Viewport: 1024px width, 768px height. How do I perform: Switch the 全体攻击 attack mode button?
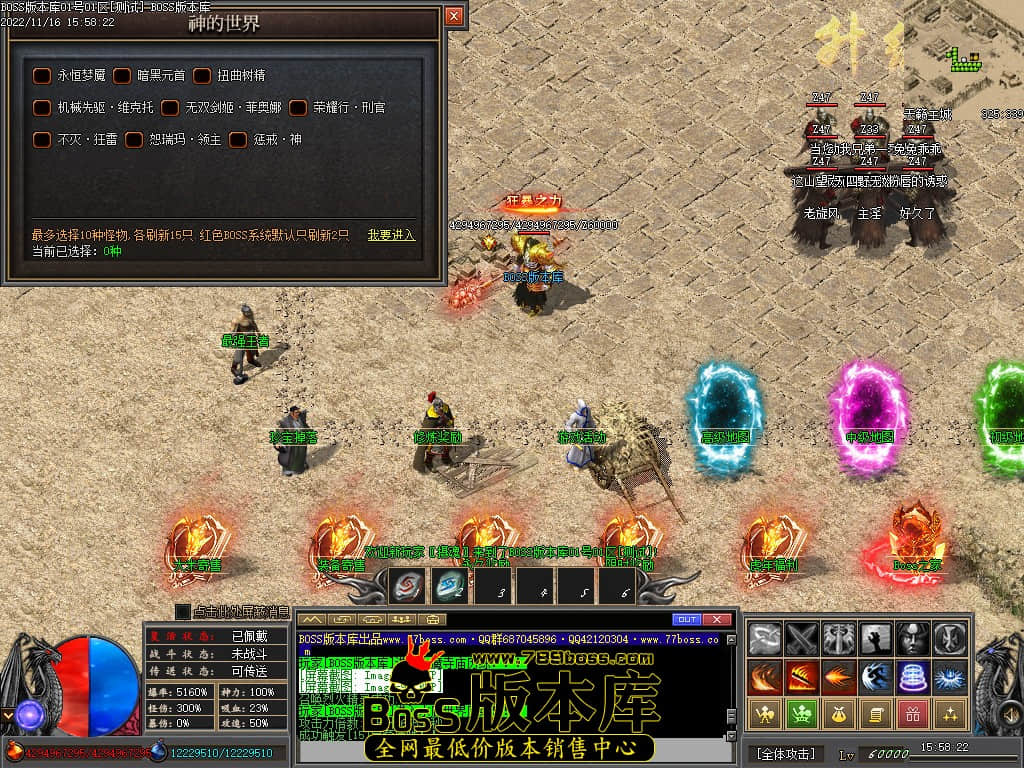(786, 753)
